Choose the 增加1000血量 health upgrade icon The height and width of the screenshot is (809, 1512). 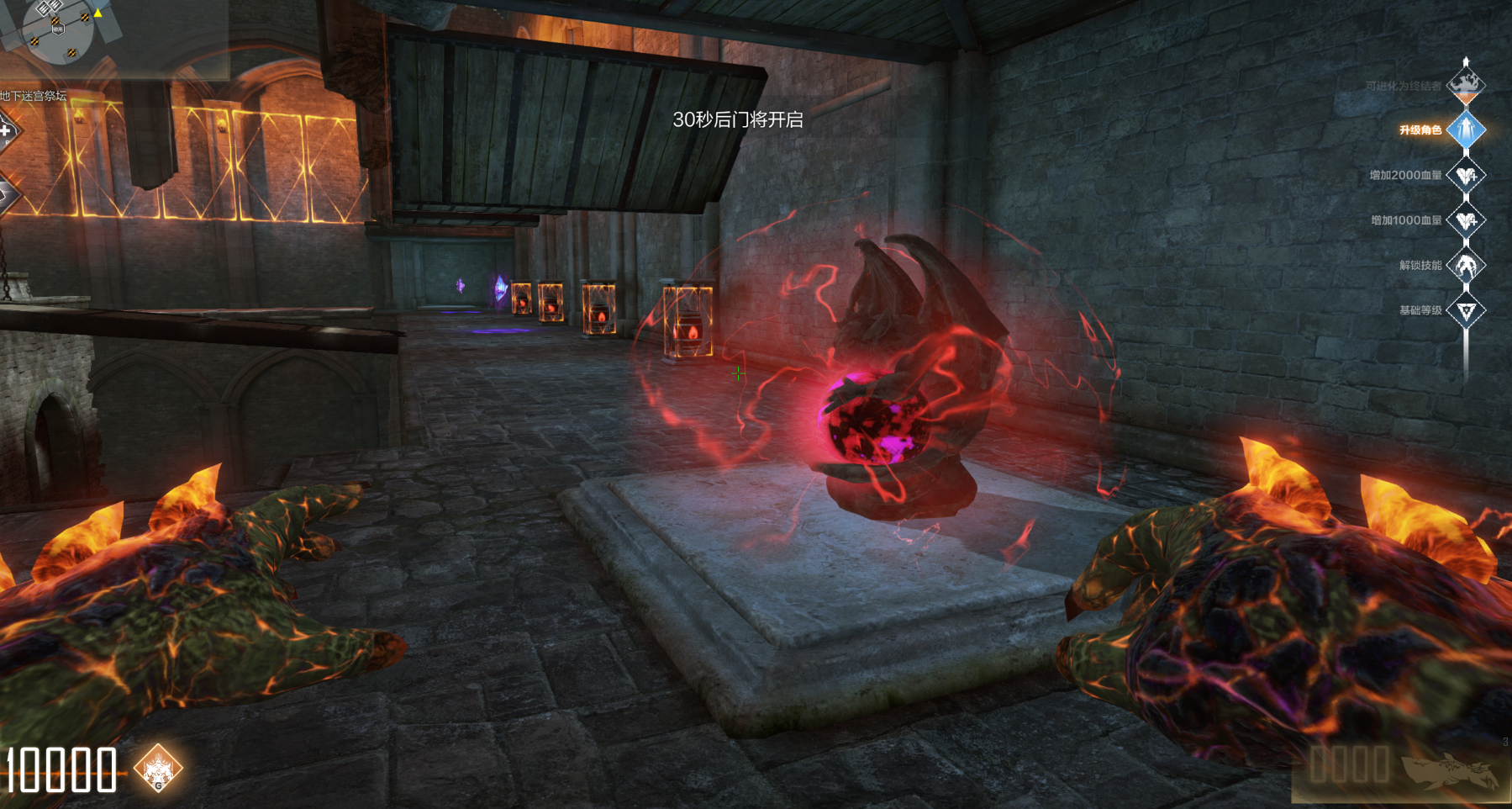[x=1467, y=220]
